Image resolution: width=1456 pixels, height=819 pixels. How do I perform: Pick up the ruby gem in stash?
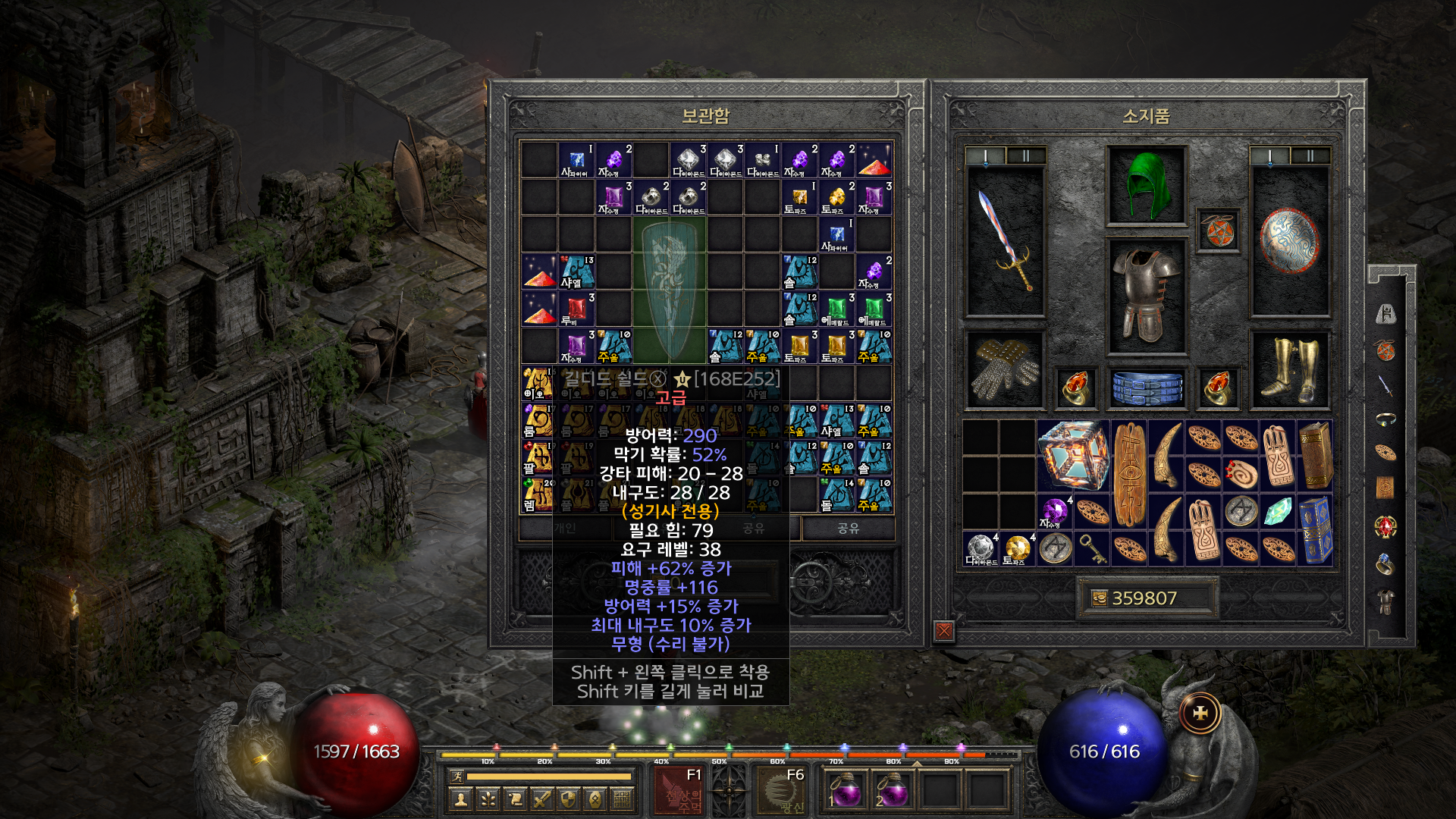(577, 309)
